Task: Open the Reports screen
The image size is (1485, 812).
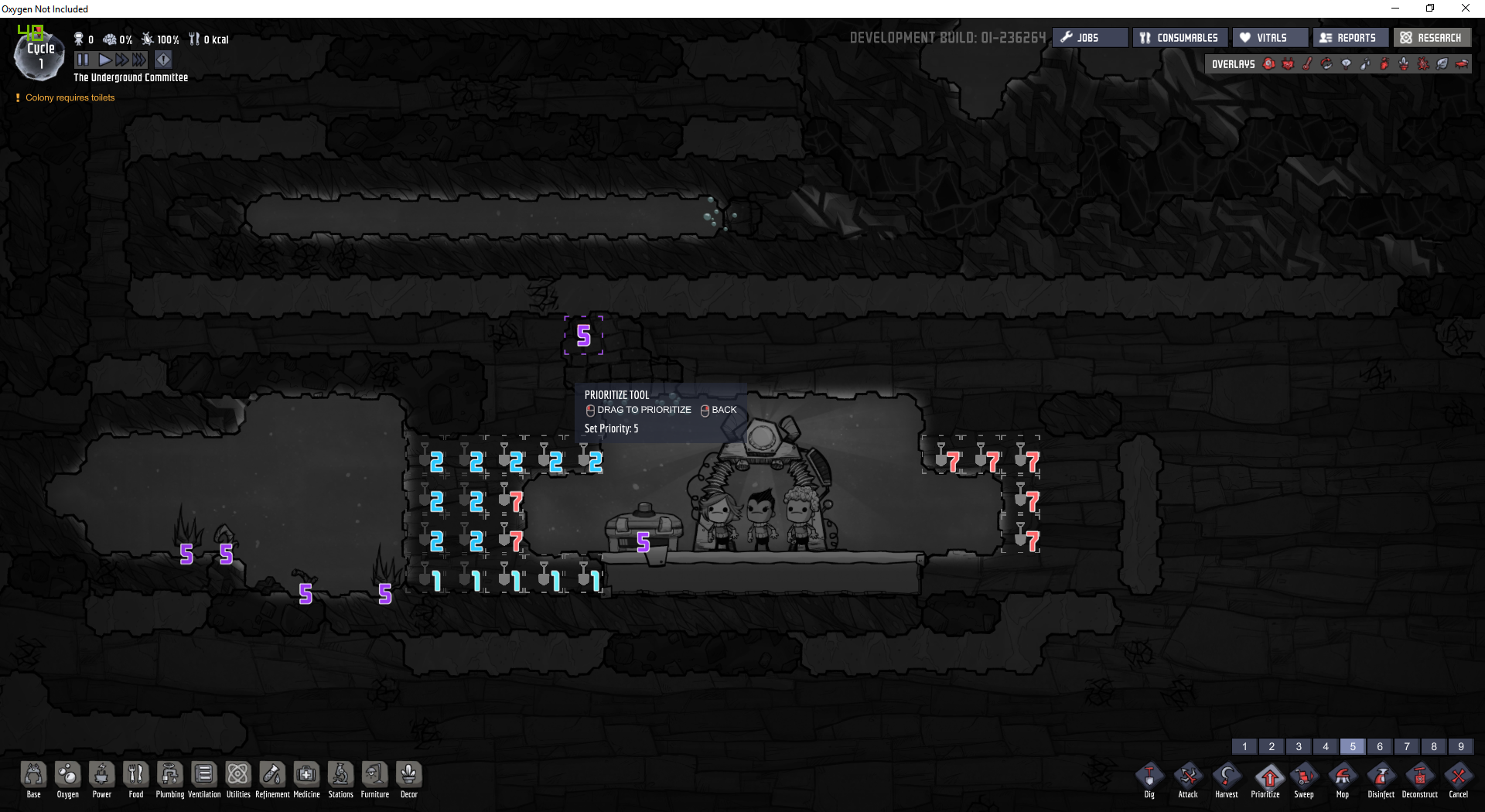Action: (x=1349, y=38)
